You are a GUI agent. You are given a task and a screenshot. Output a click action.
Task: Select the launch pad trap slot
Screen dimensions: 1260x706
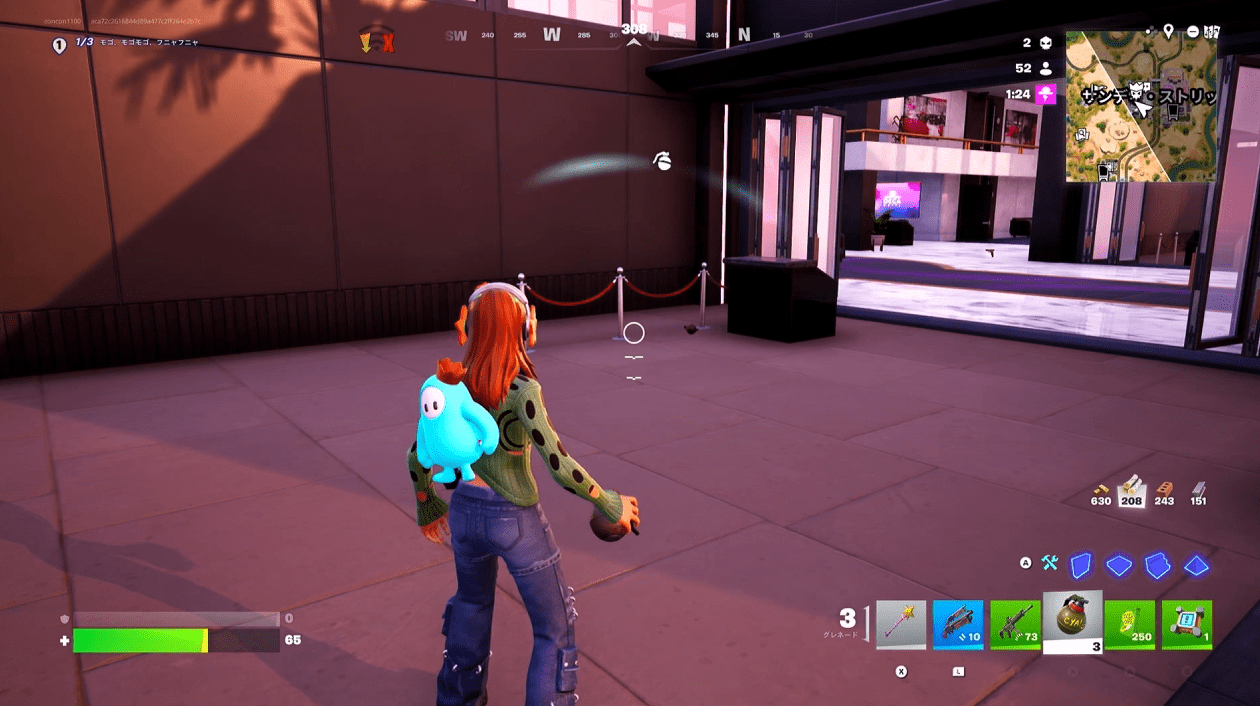tap(1187, 625)
